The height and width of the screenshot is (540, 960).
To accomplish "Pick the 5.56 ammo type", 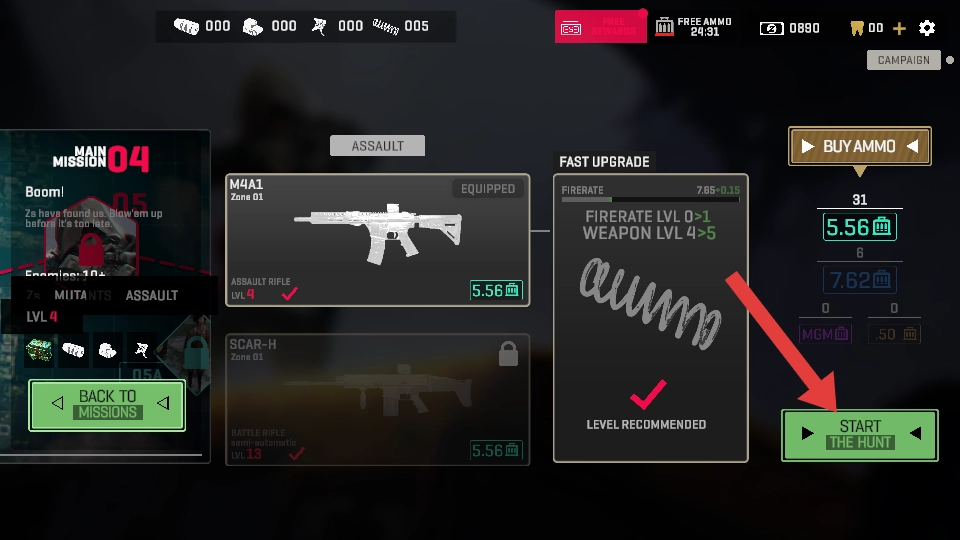I will point(859,227).
